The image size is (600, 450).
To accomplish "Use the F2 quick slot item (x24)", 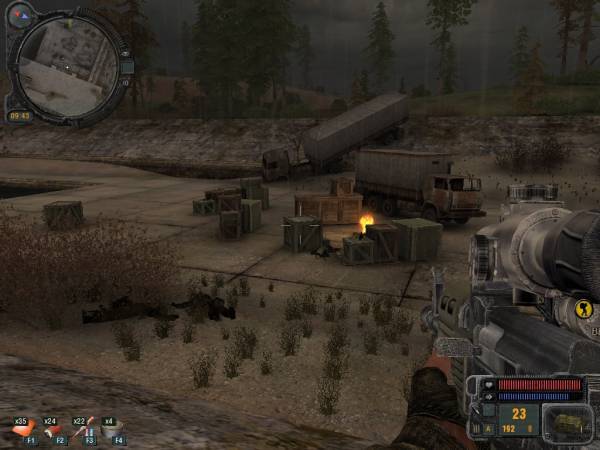I will [x=53, y=430].
